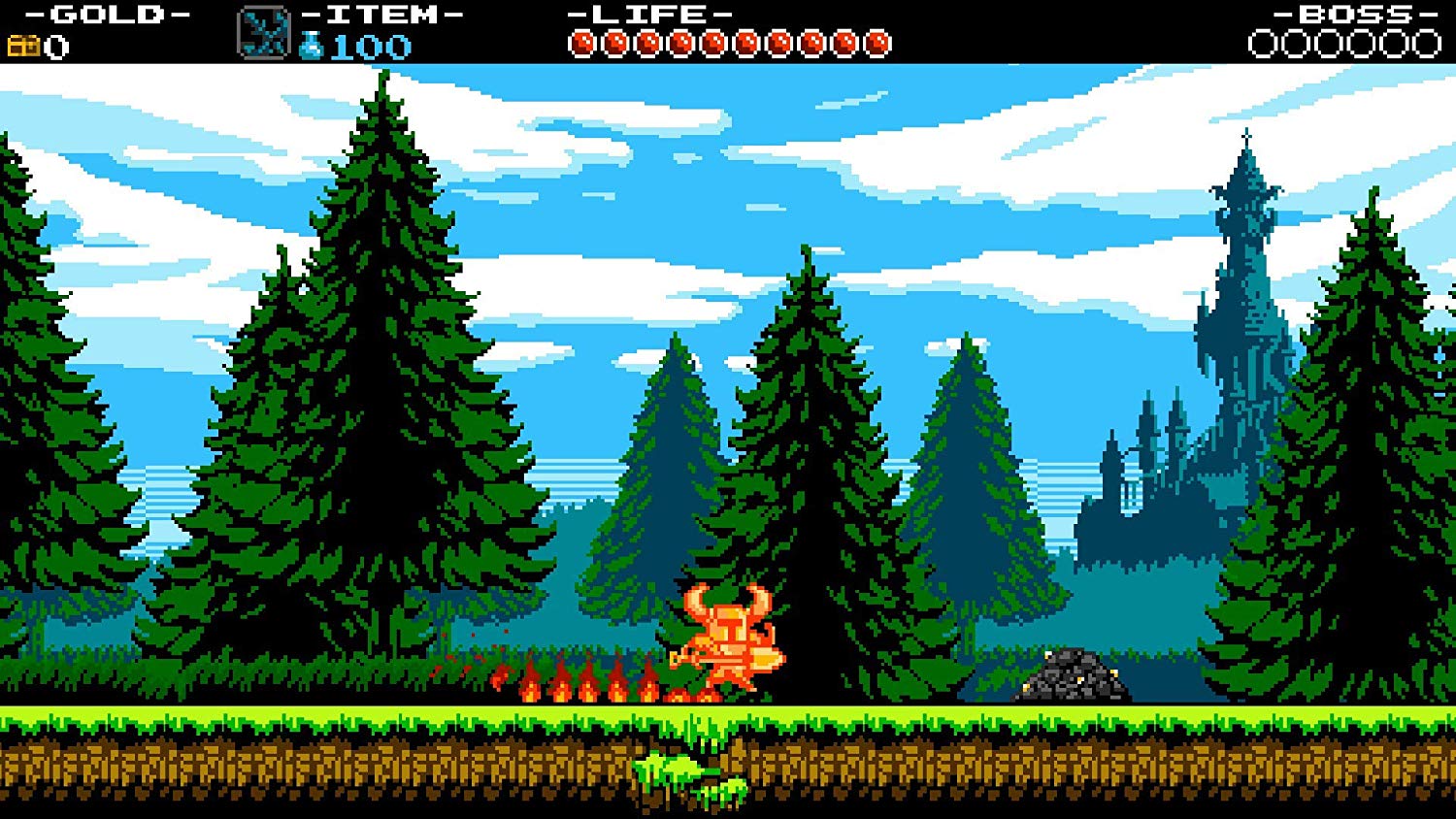Select the GOLD label in the HUD
The image size is (1456, 819).
click(x=105, y=14)
